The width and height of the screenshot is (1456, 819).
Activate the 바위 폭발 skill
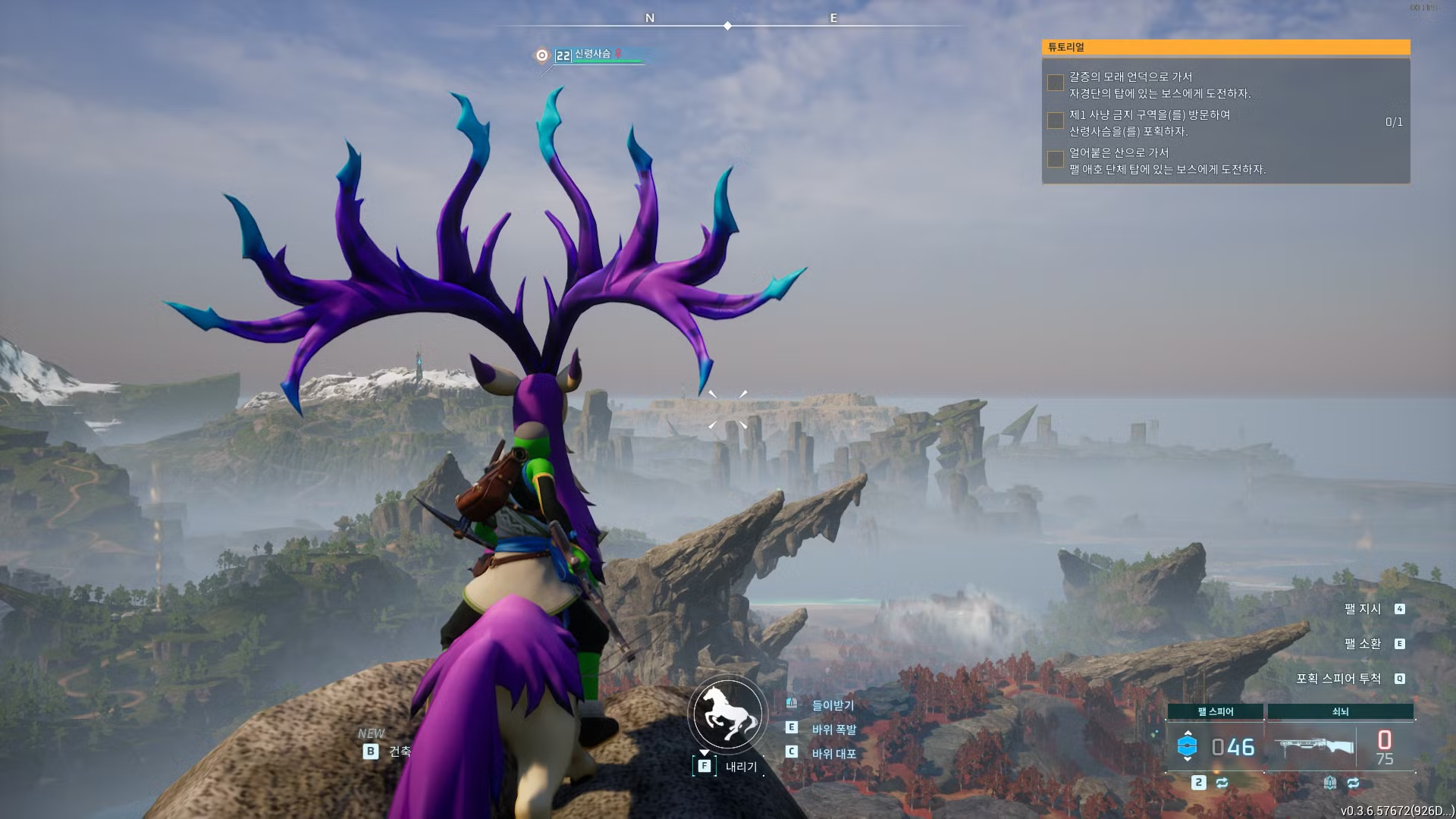pos(833,730)
